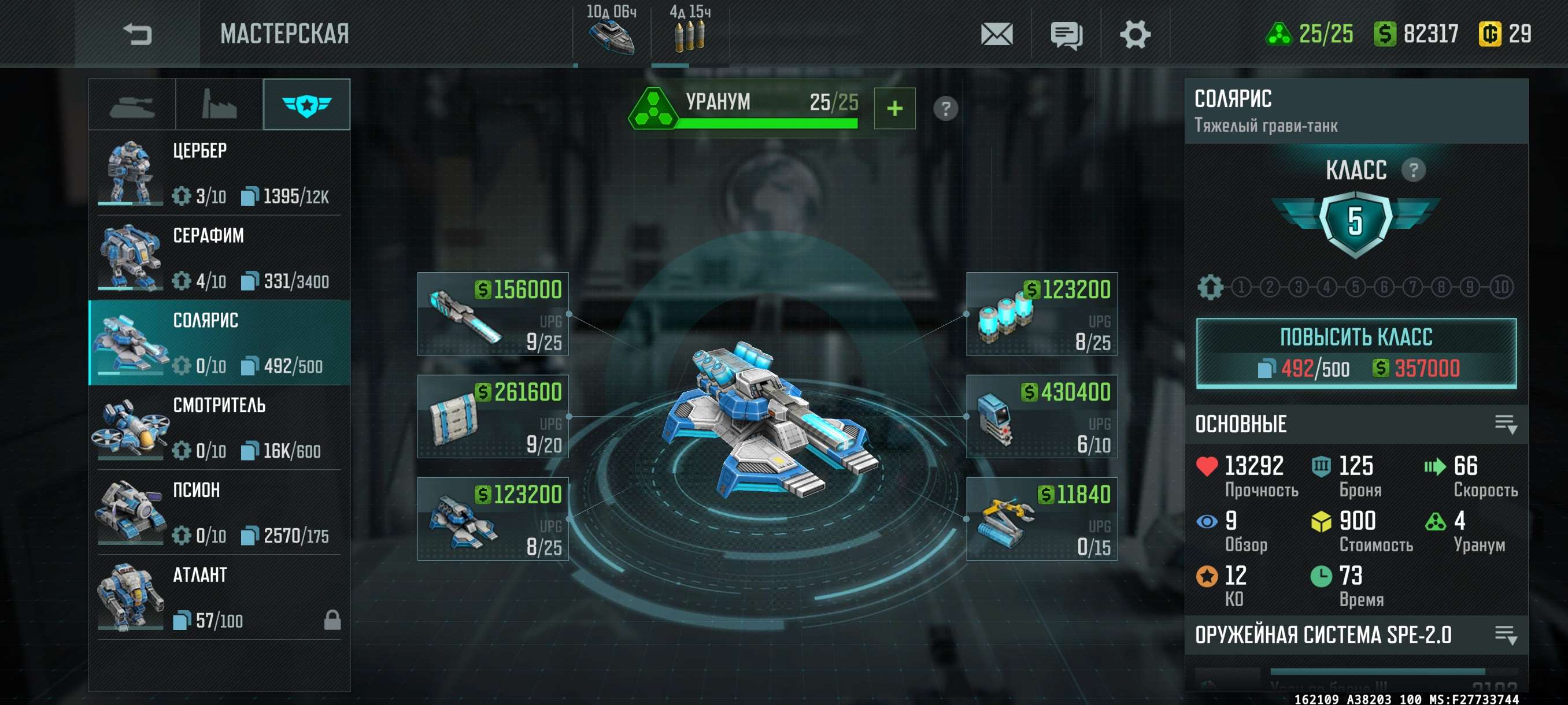Go back with the return arrow

tap(137, 34)
